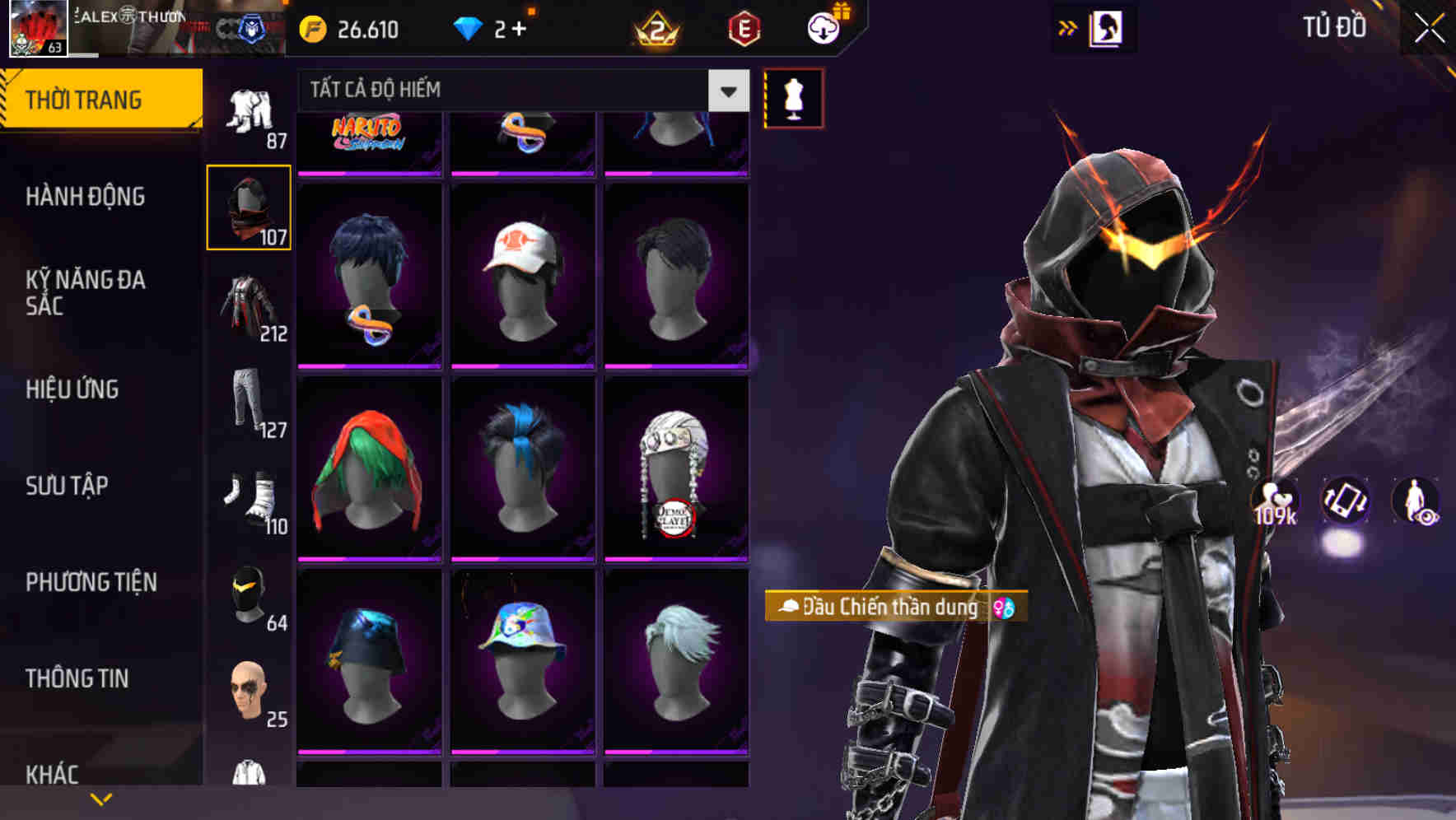Open the ALEX THƯƠNG player profile avatar
The width and height of the screenshot is (1456, 820).
tap(37, 27)
